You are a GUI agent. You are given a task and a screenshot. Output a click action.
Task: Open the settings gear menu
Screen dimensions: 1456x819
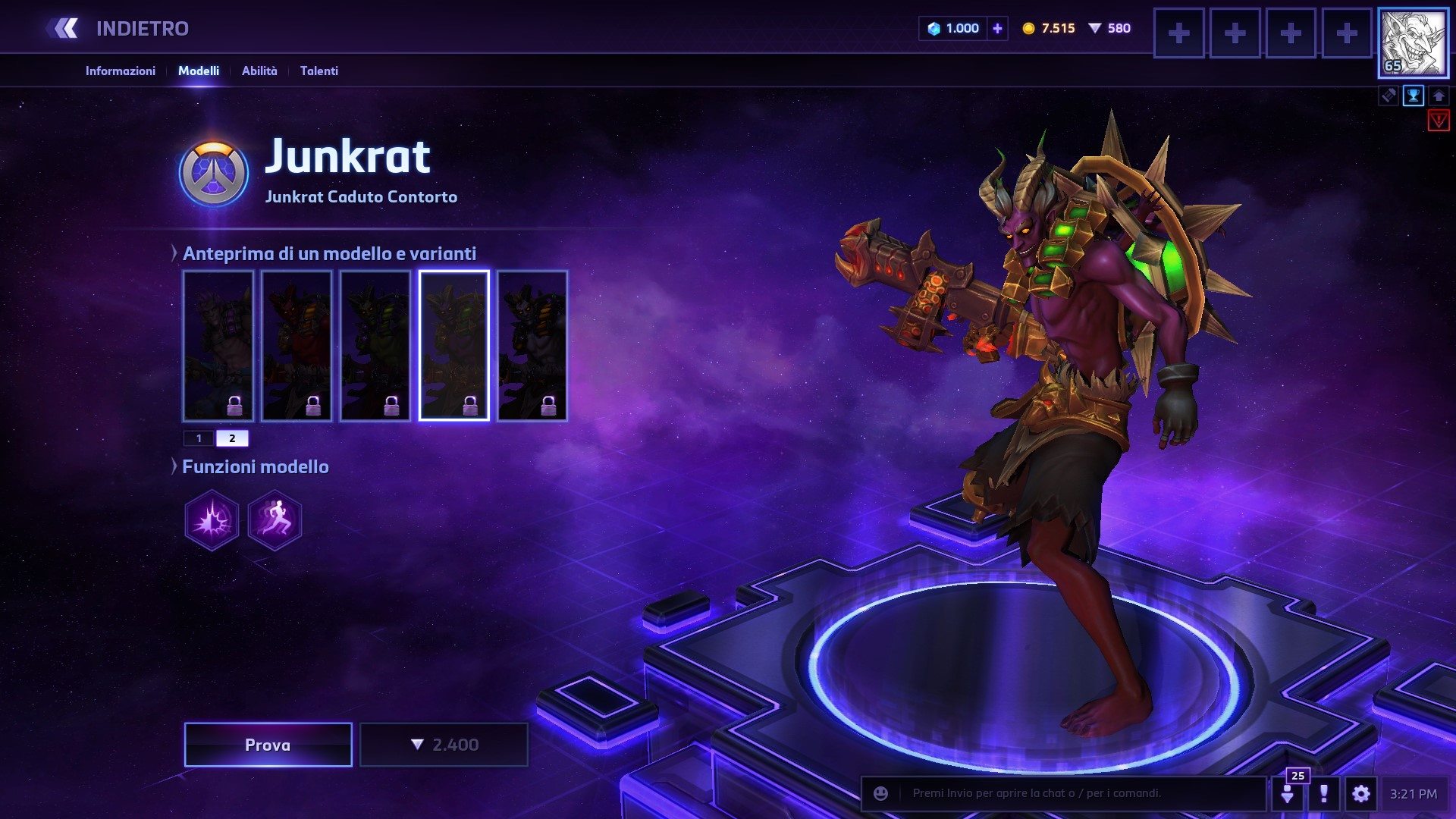(1361, 794)
